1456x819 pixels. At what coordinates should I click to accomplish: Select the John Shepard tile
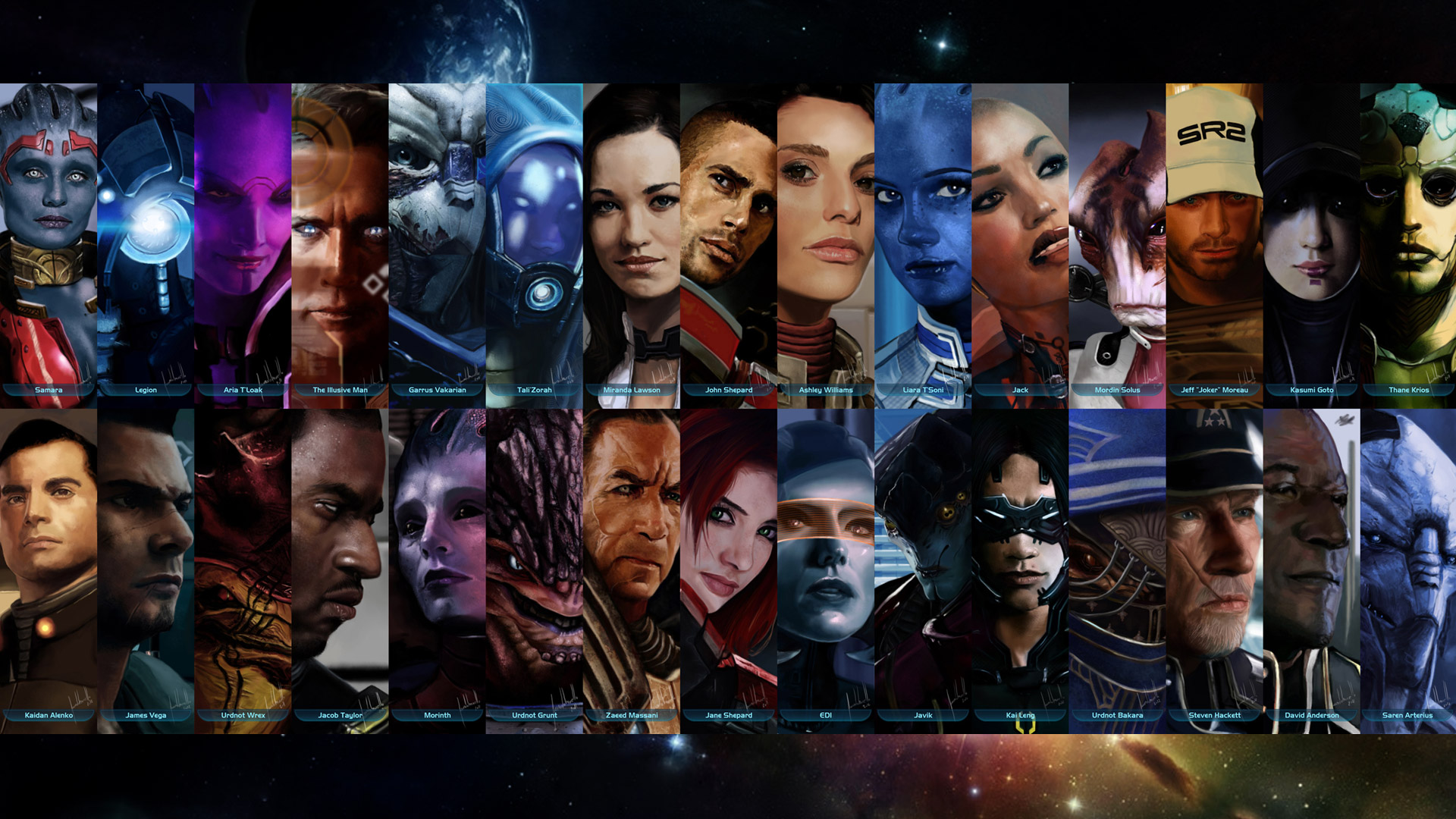tap(728, 243)
